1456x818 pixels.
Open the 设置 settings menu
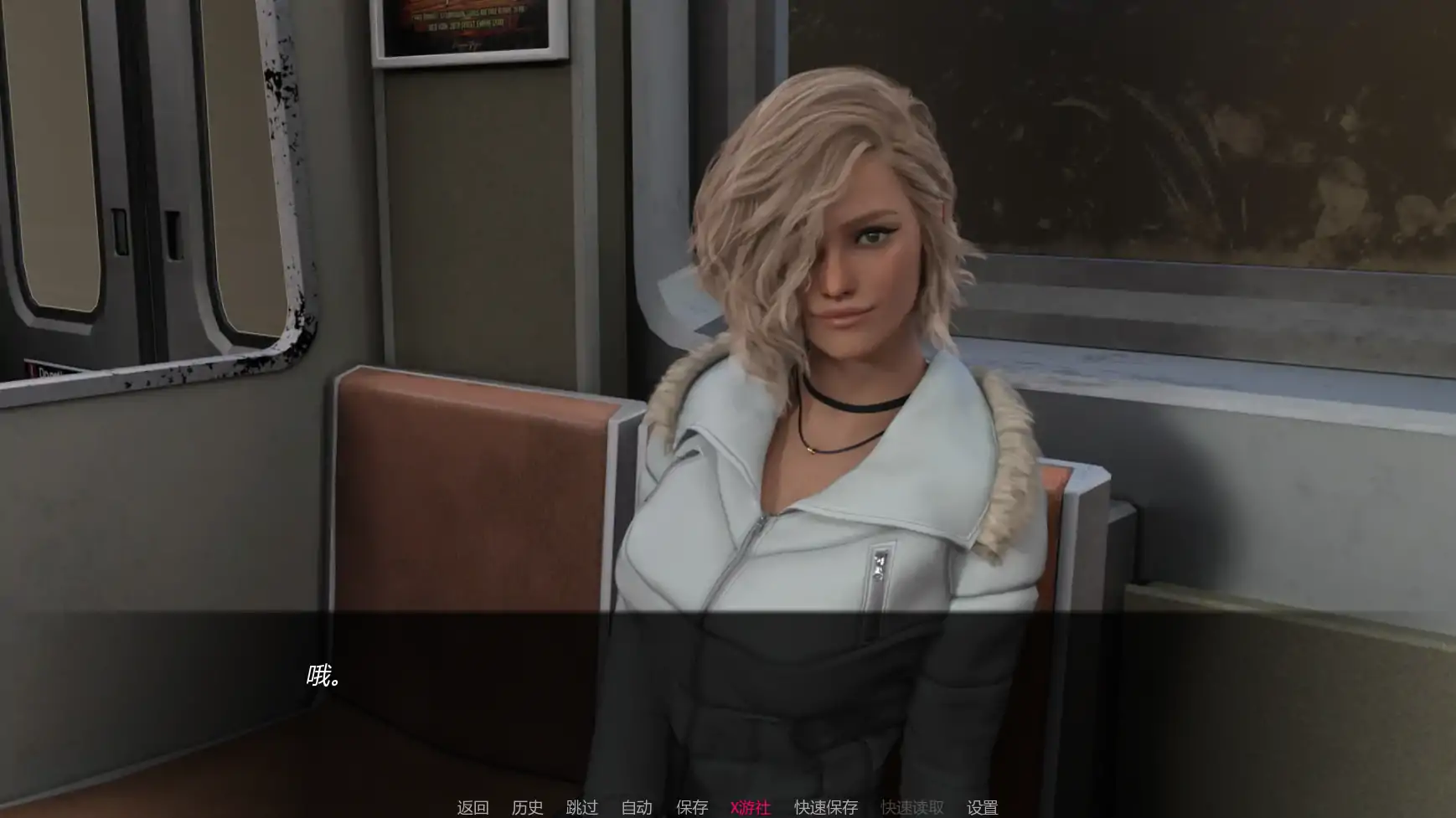(982, 807)
